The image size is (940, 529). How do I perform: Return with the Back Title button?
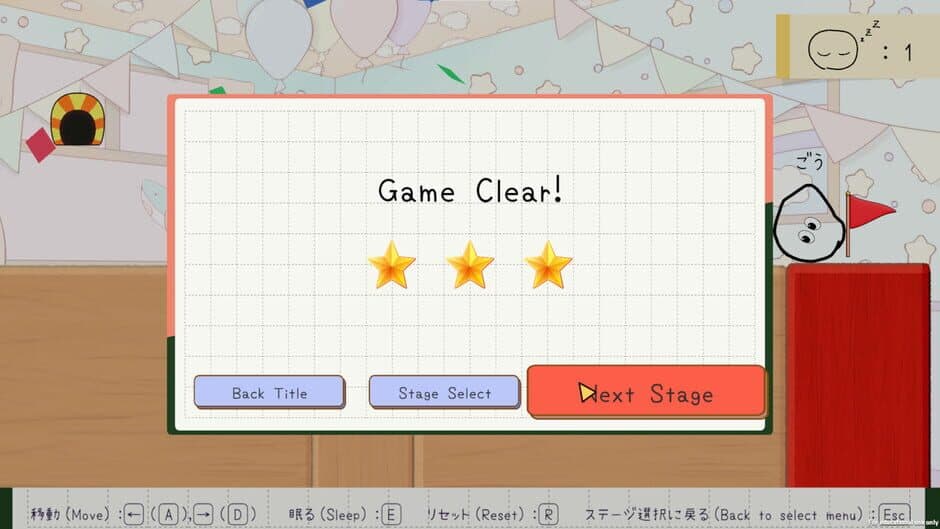coord(269,392)
